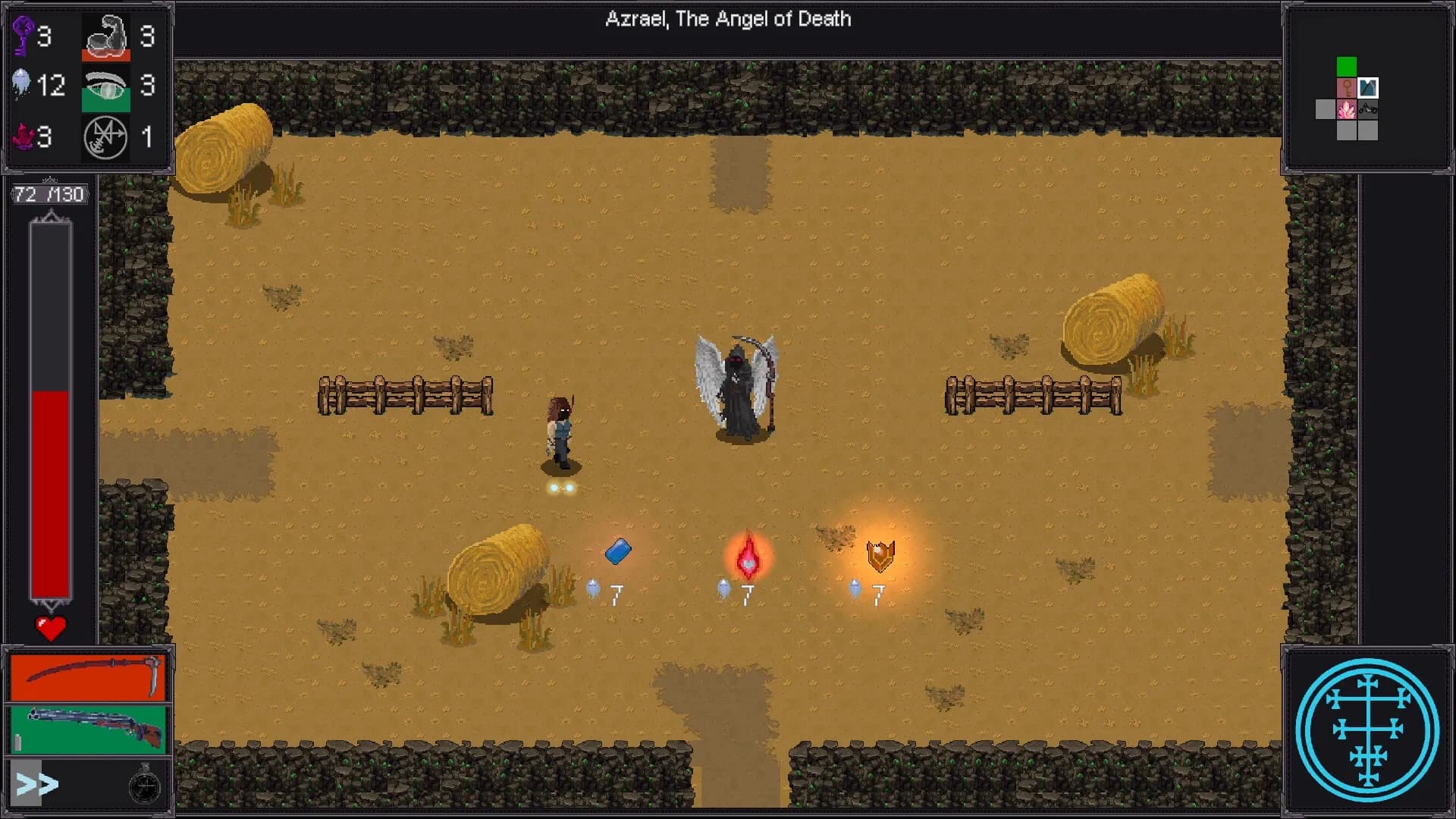Image resolution: width=1456 pixels, height=819 pixels.
Task: Click the double-arrow dash icon
Action: pos(36,784)
